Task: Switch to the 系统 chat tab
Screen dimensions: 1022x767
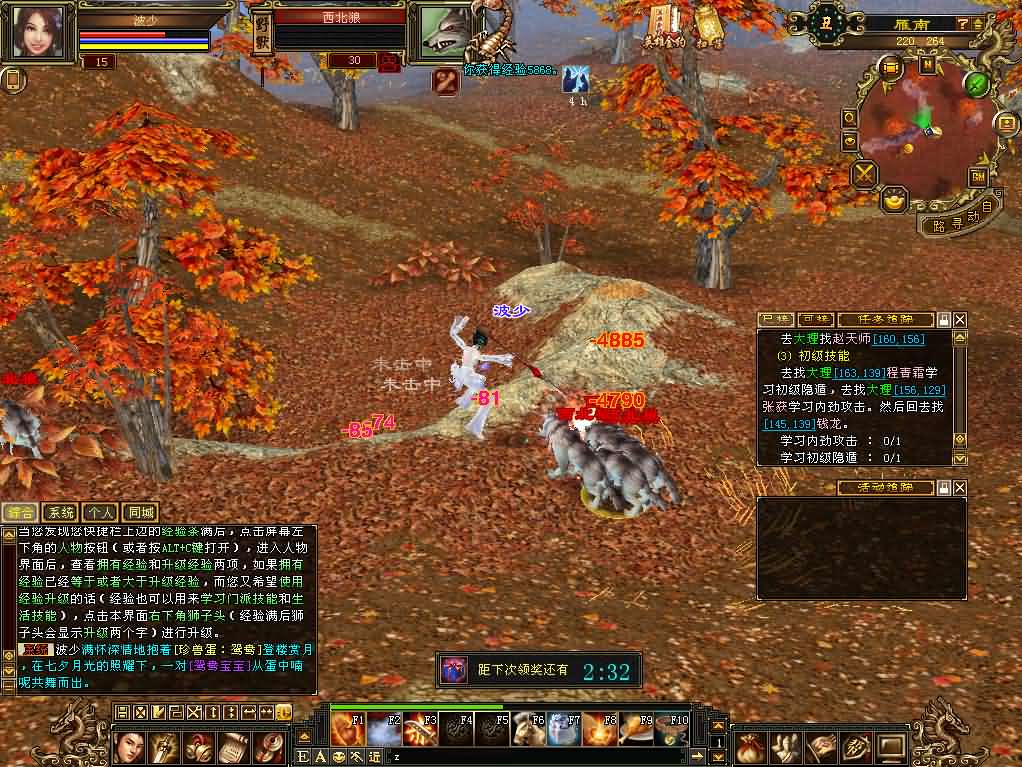Action: [62, 513]
